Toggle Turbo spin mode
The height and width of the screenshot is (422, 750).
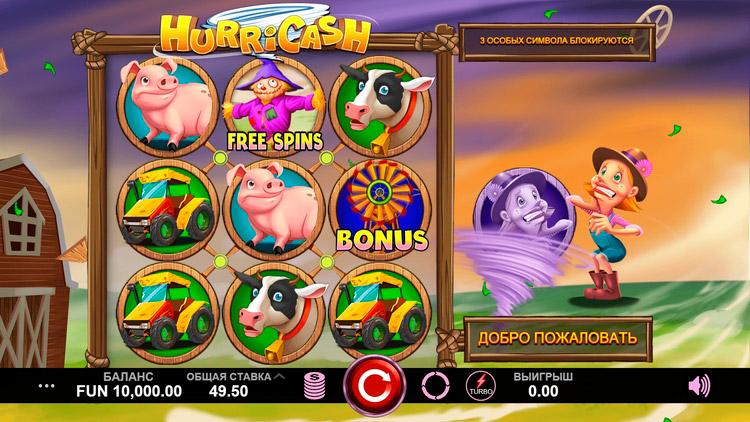tap(480, 386)
